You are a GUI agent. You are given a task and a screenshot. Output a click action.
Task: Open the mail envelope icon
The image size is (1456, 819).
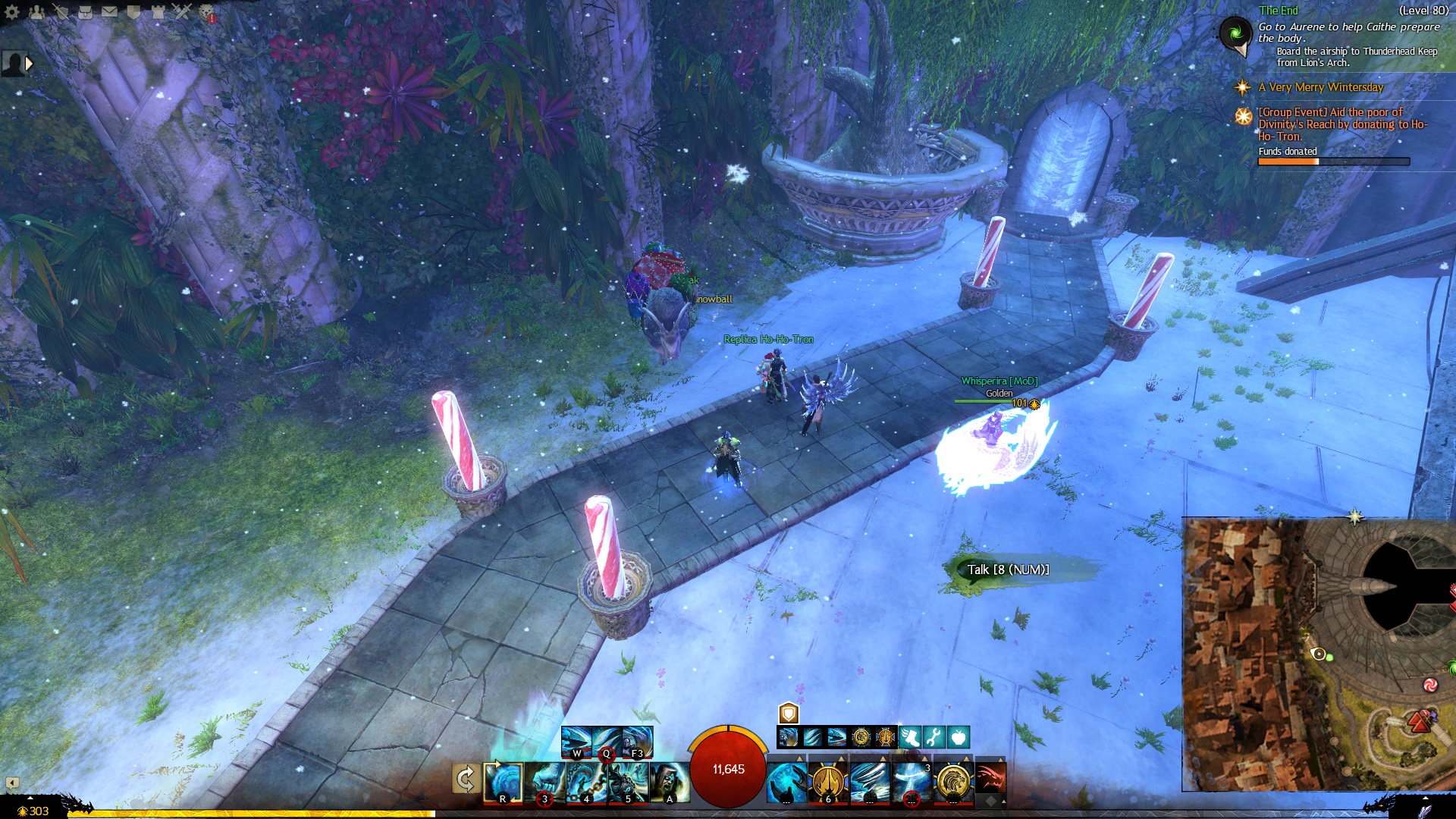[x=109, y=11]
